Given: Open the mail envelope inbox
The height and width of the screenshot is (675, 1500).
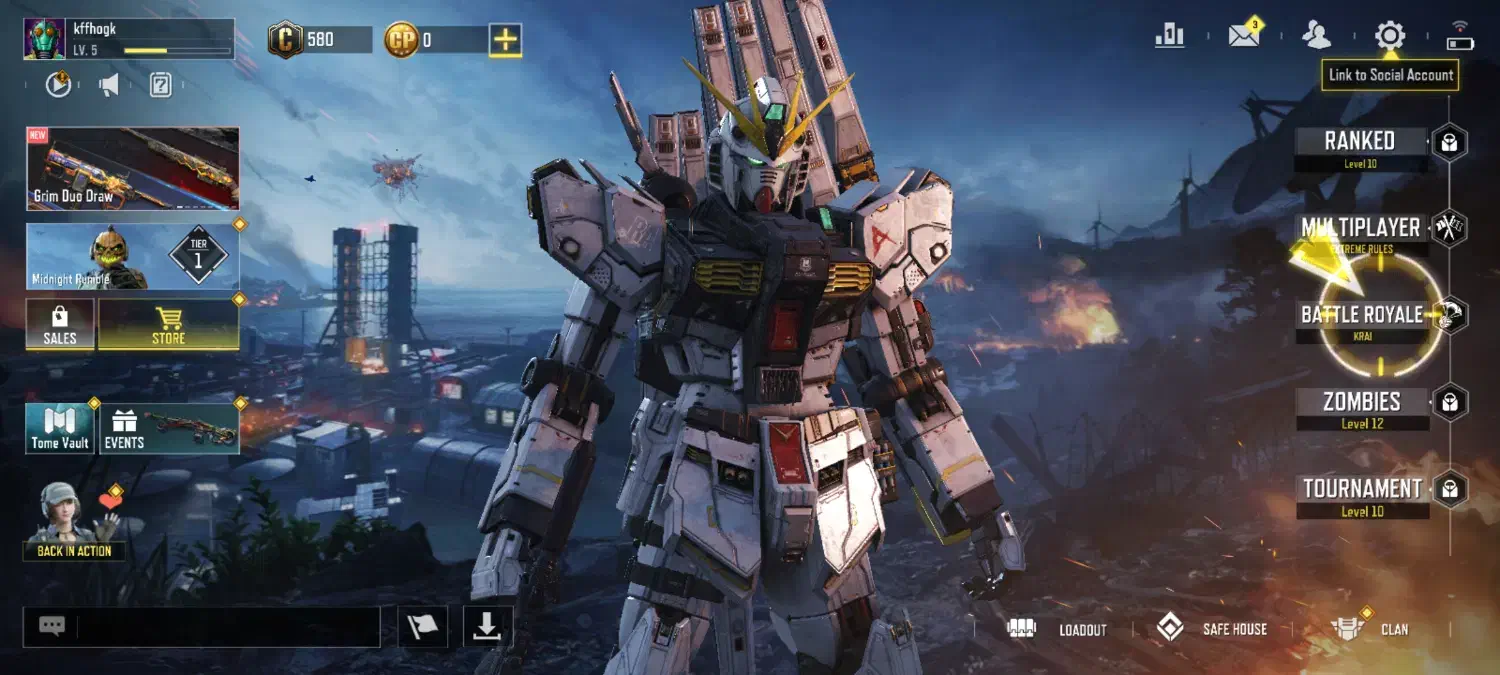Looking at the screenshot, I should point(1243,36).
